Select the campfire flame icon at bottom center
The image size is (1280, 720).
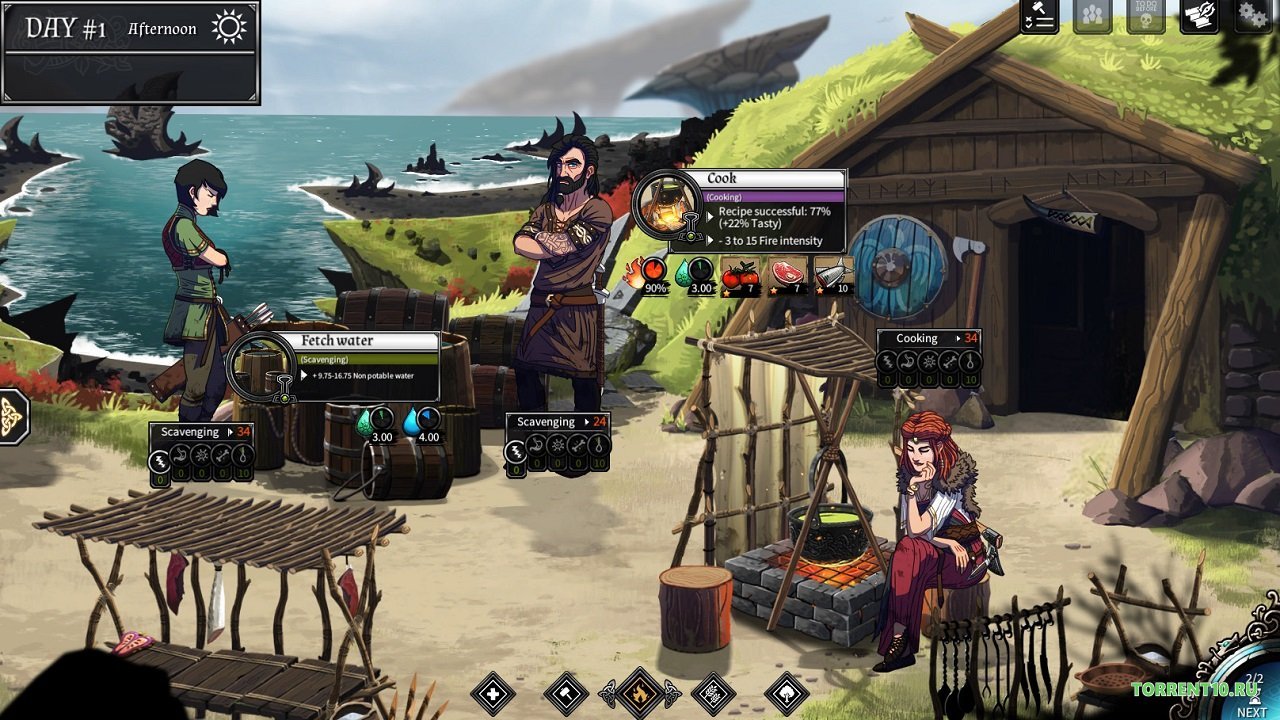(x=640, y=695)
